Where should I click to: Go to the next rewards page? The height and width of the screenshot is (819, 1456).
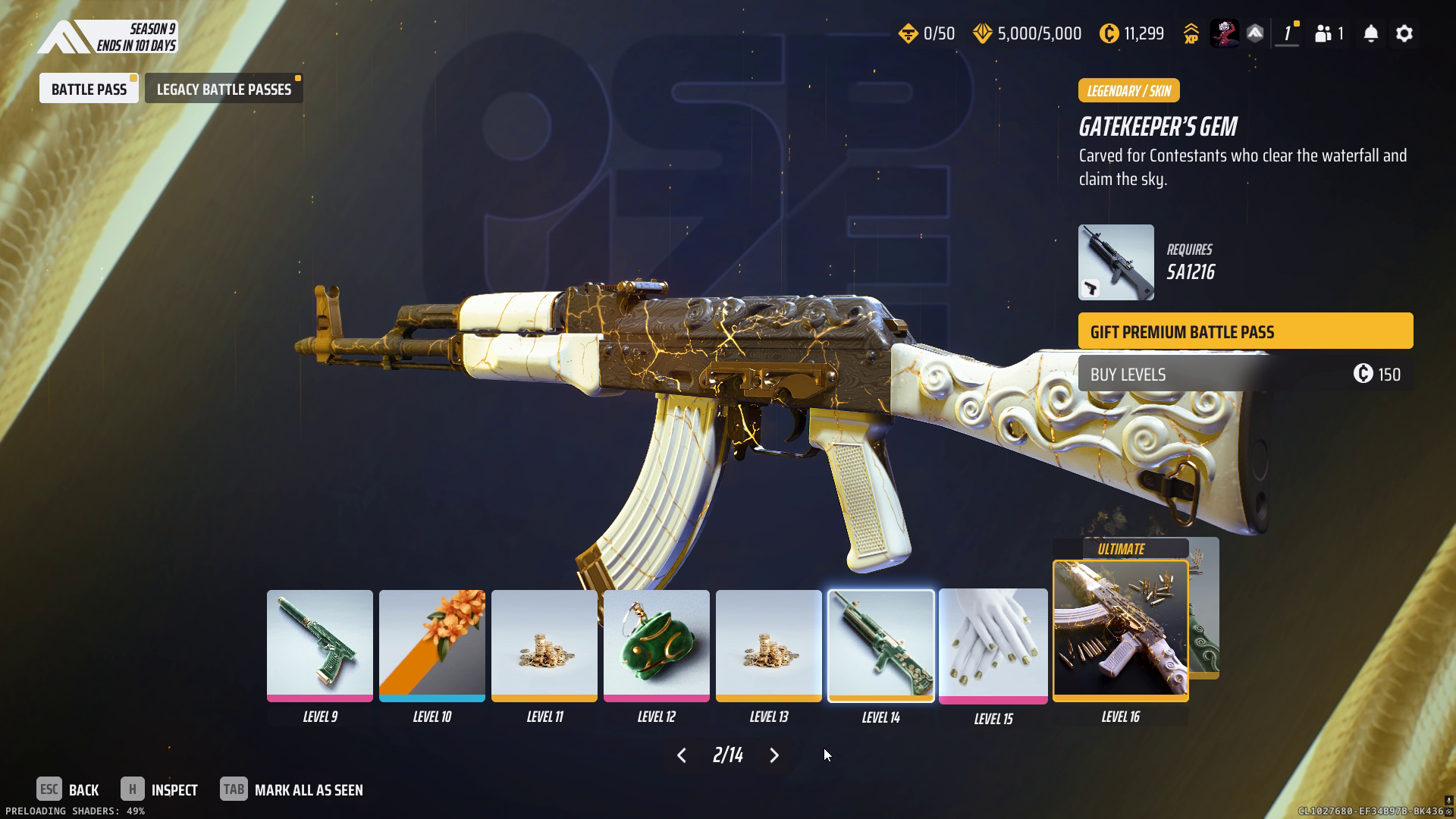coord(774,755)
